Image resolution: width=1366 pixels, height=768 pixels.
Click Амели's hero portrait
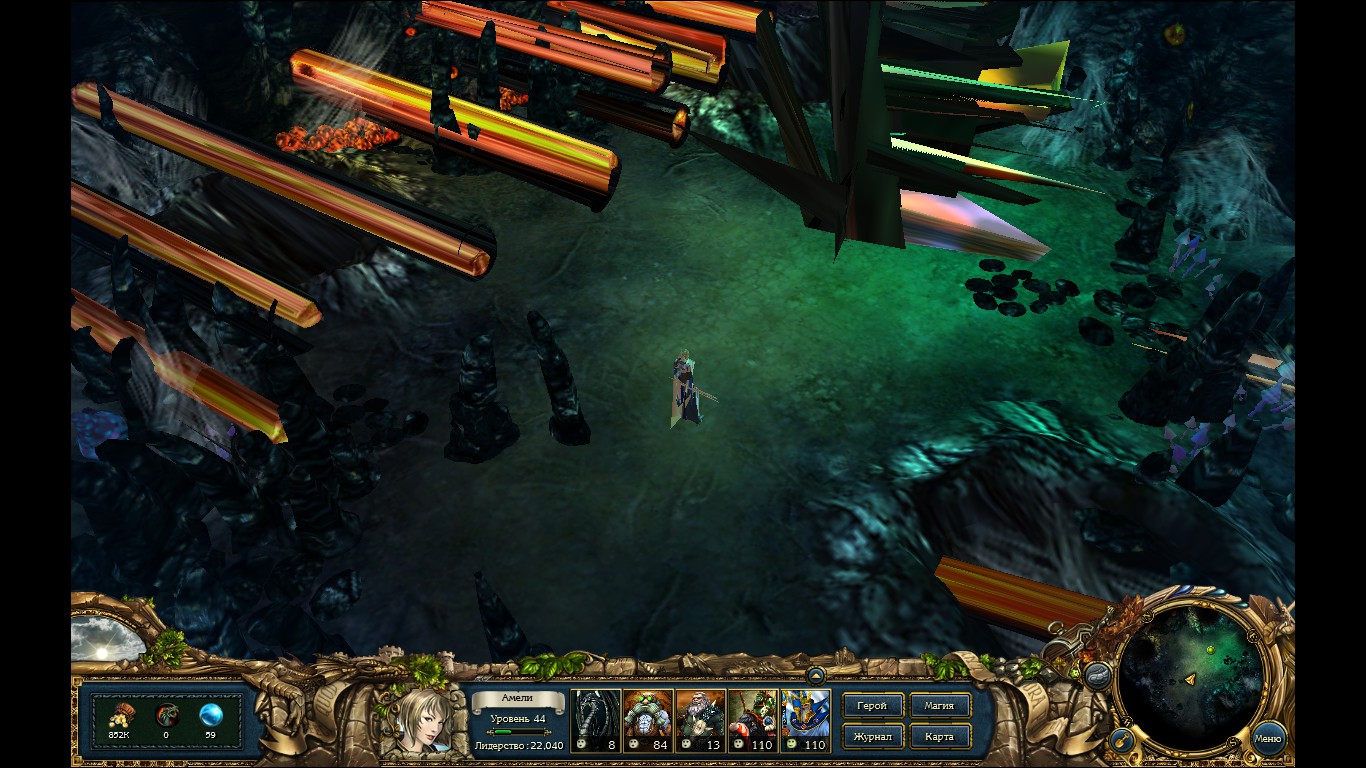coord(425,724)
